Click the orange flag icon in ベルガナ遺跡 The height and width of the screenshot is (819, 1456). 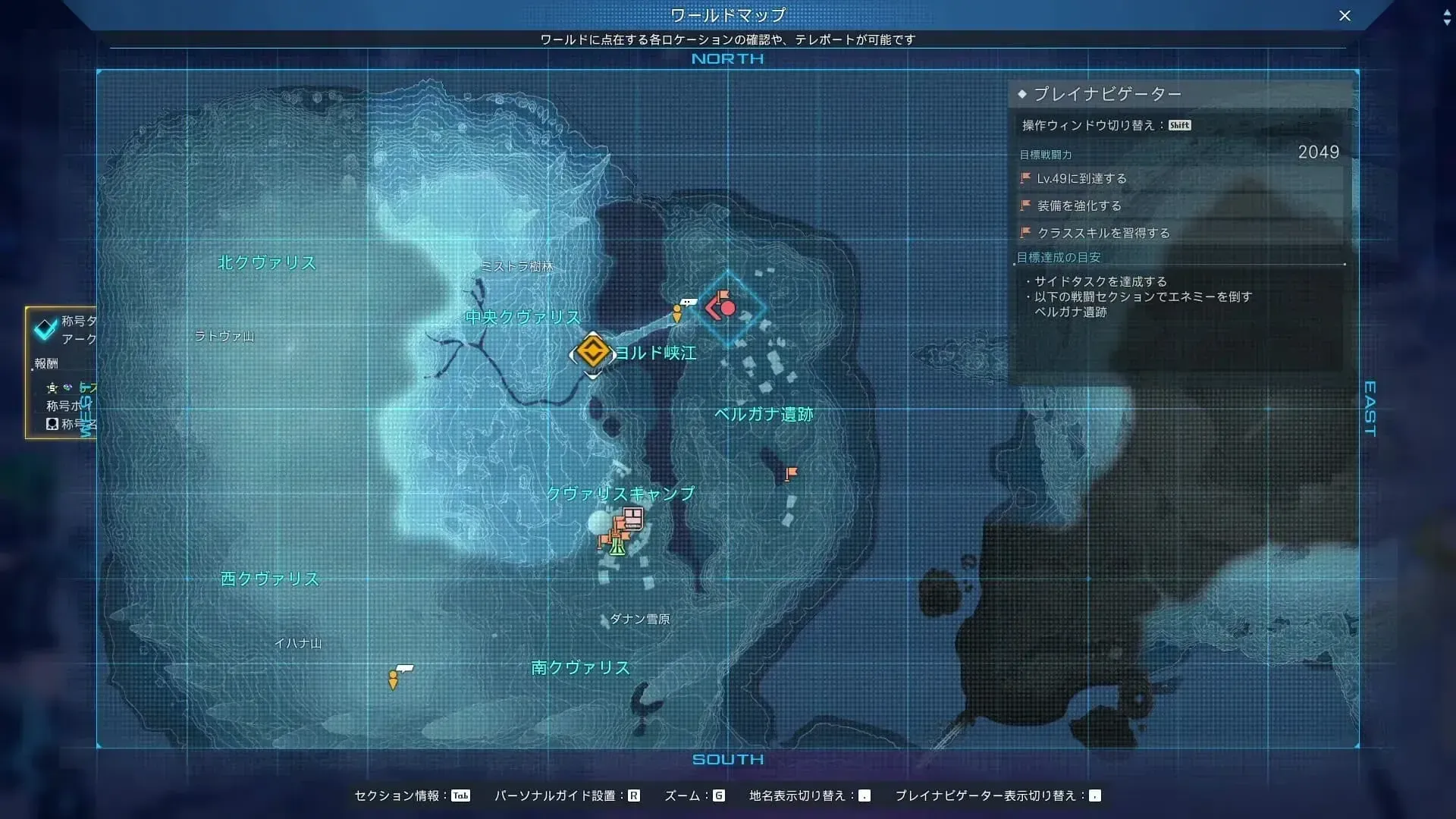coord(790,472)
